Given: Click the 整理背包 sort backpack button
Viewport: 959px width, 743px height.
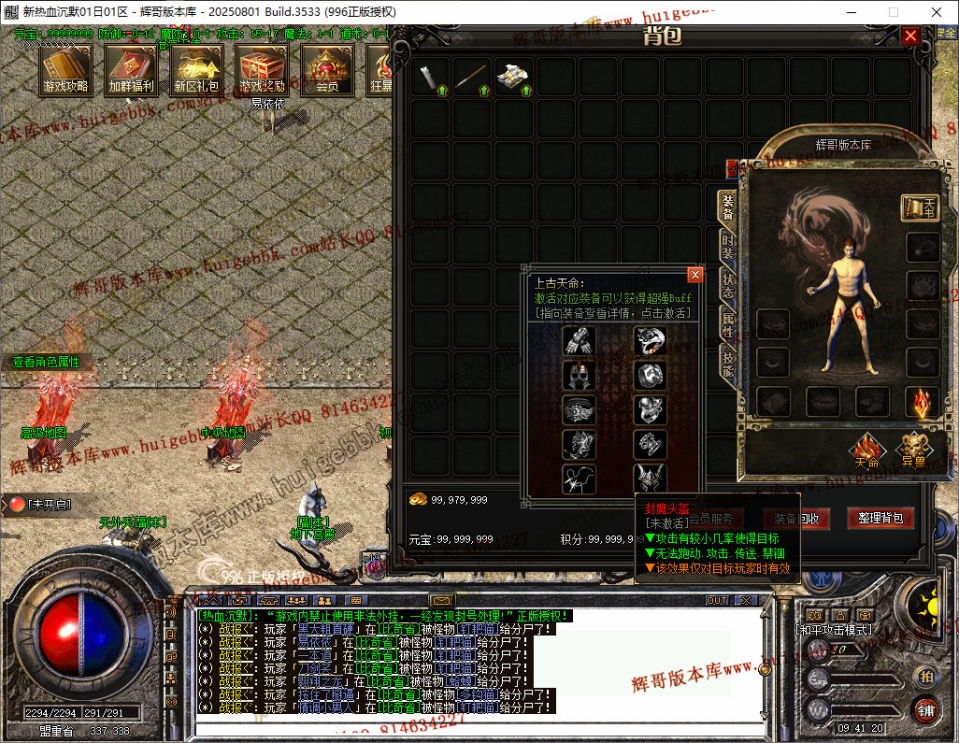Looking at the screenshot, I should [x=881, y=518].
